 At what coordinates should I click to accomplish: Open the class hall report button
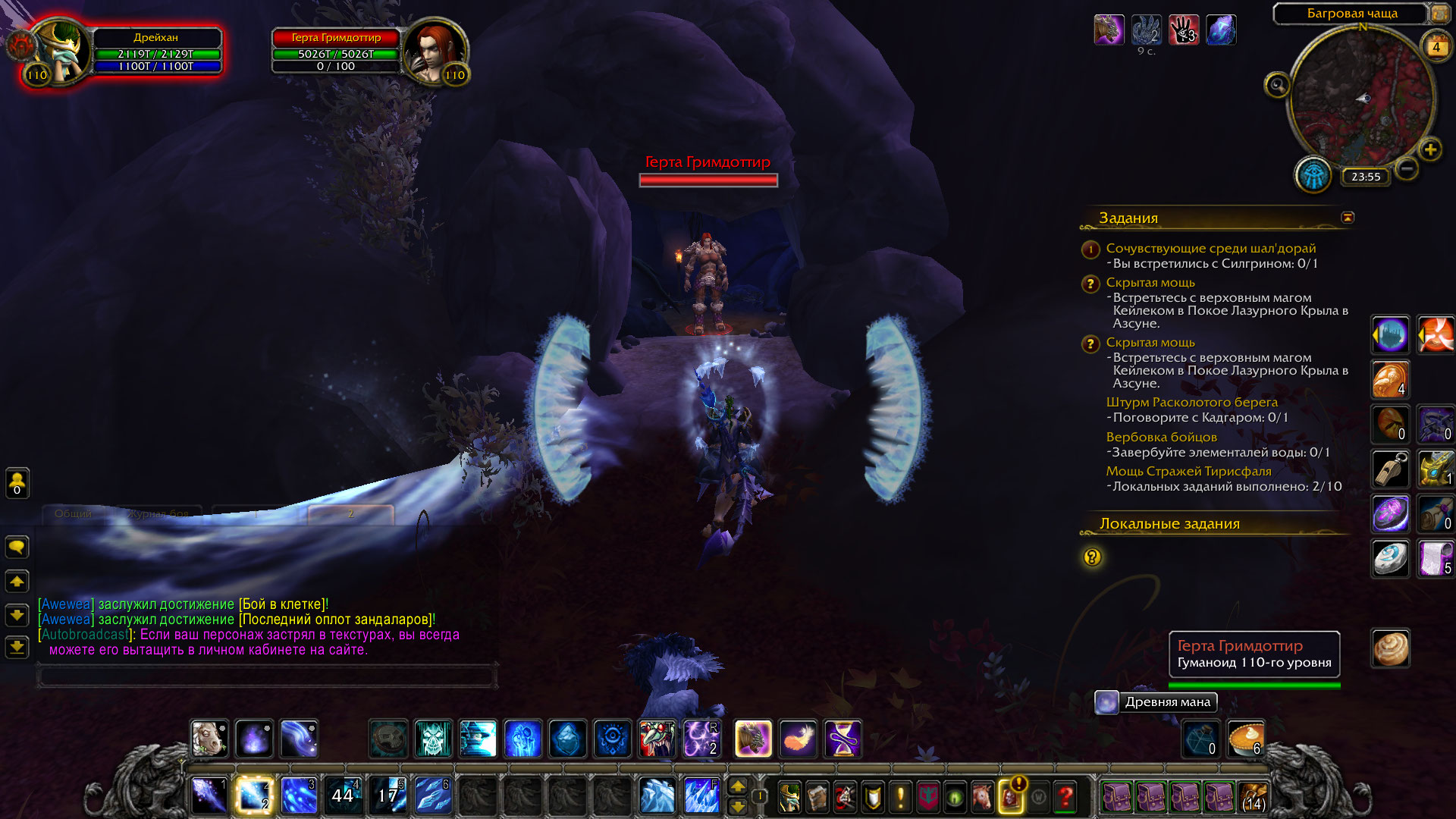click(x=1313, y=175)
